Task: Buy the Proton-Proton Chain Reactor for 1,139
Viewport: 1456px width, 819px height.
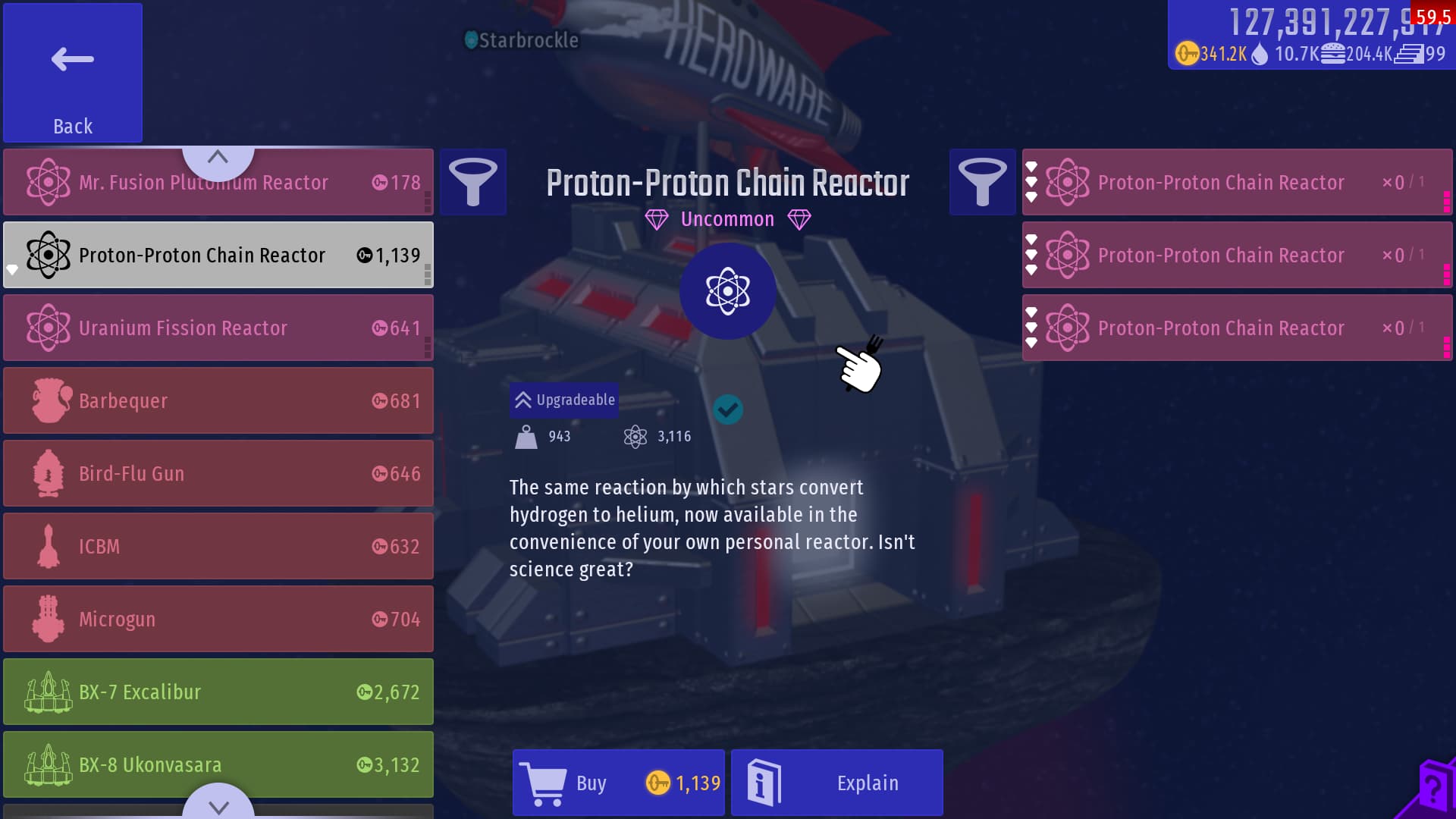Action: [619, 783]
